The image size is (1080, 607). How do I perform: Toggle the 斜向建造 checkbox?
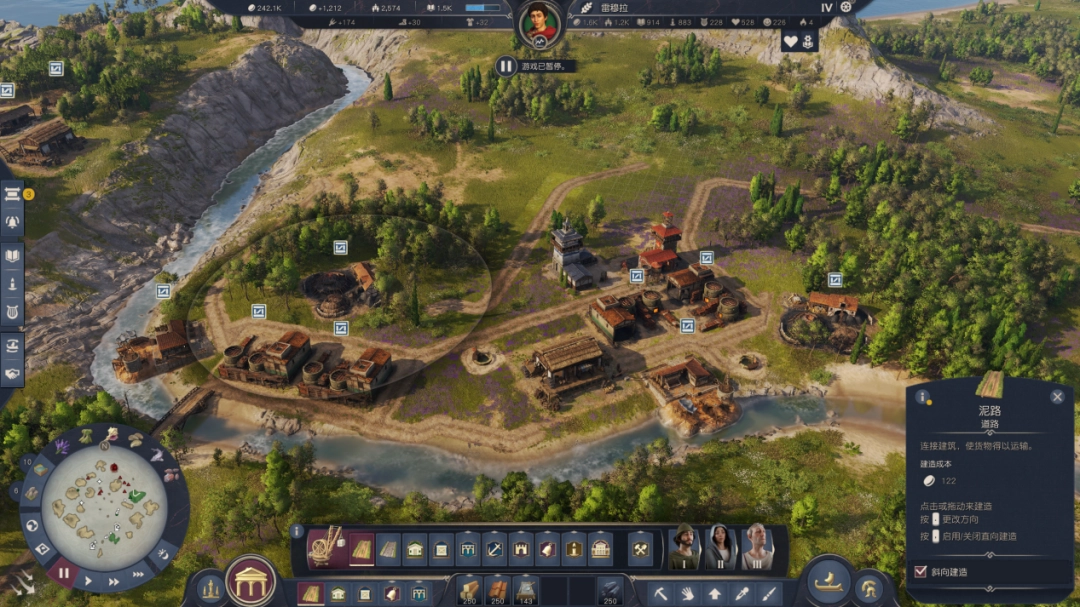click(921, 572)
